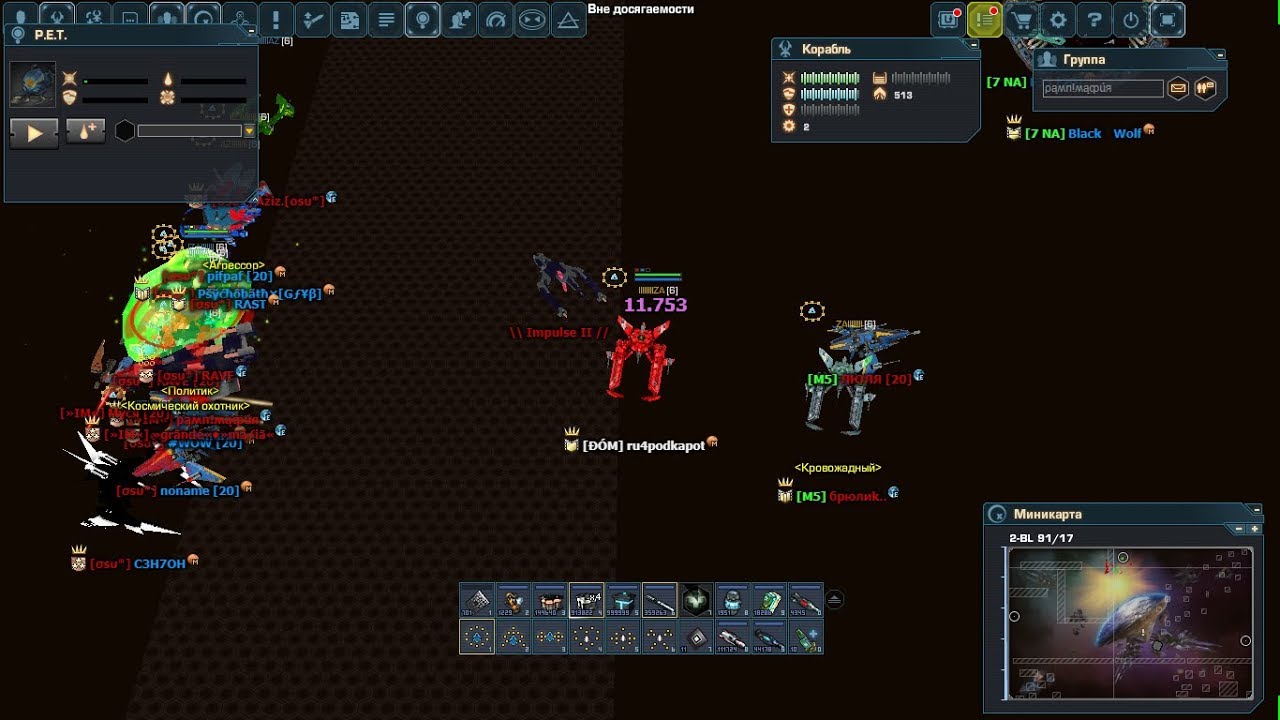Open the P.E.T. gear dropdown arrow
1280x720 pixels.
coord(249,131)
